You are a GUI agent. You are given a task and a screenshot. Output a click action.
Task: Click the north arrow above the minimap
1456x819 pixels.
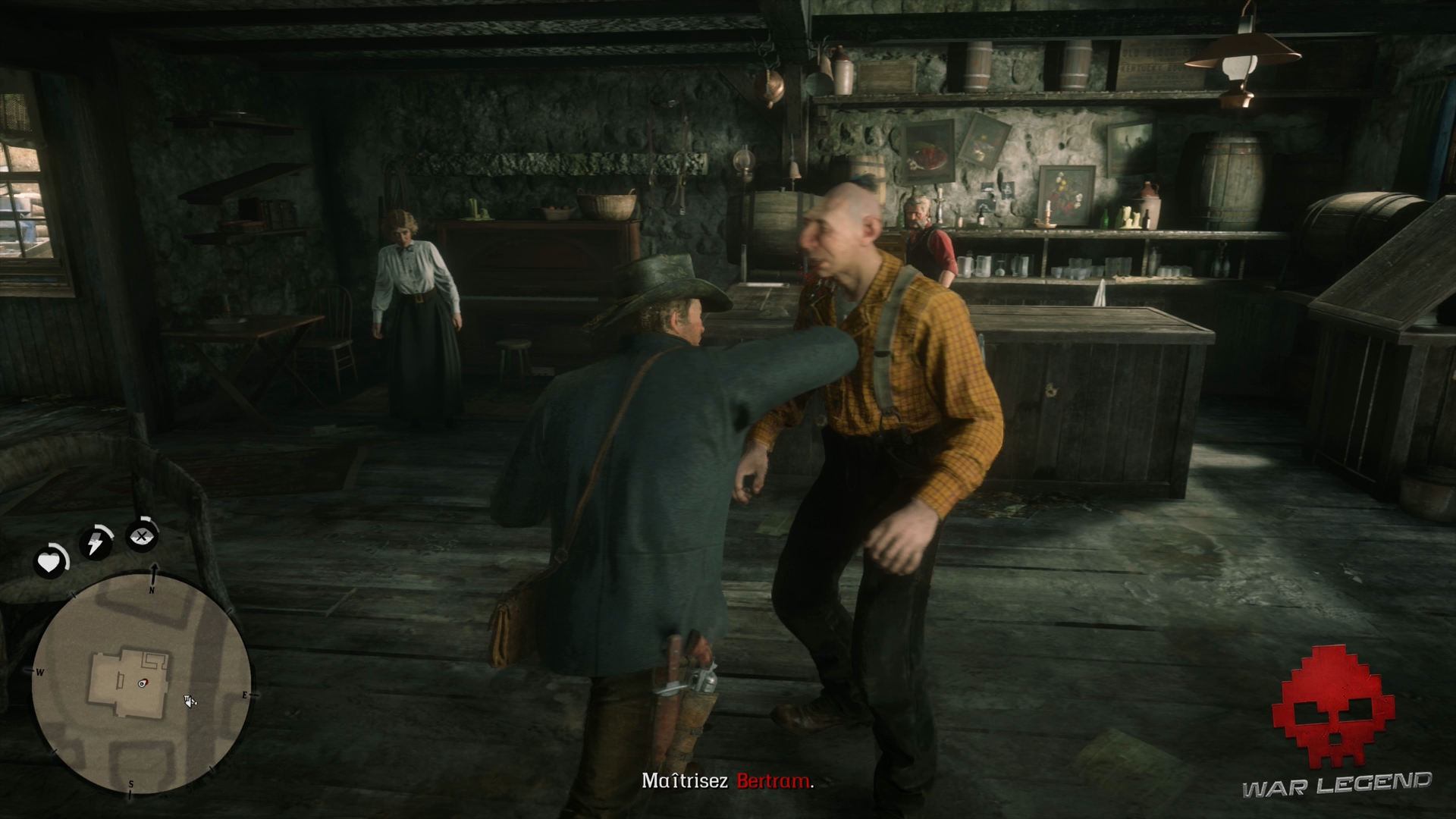pyautogui.click(x=155, y=569)
